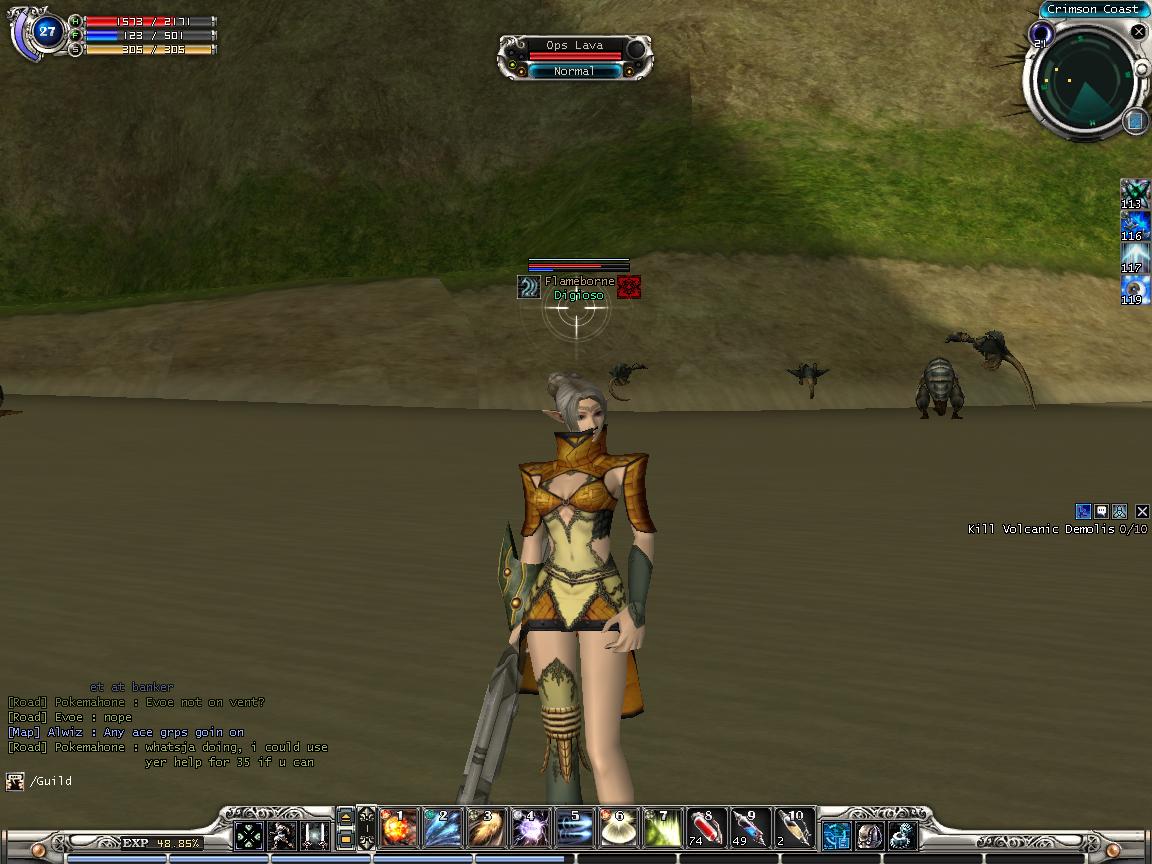Activate the fire explosion skill in slot 1
This screenshot has width=1152, height=864.
[x=400, y=829]
